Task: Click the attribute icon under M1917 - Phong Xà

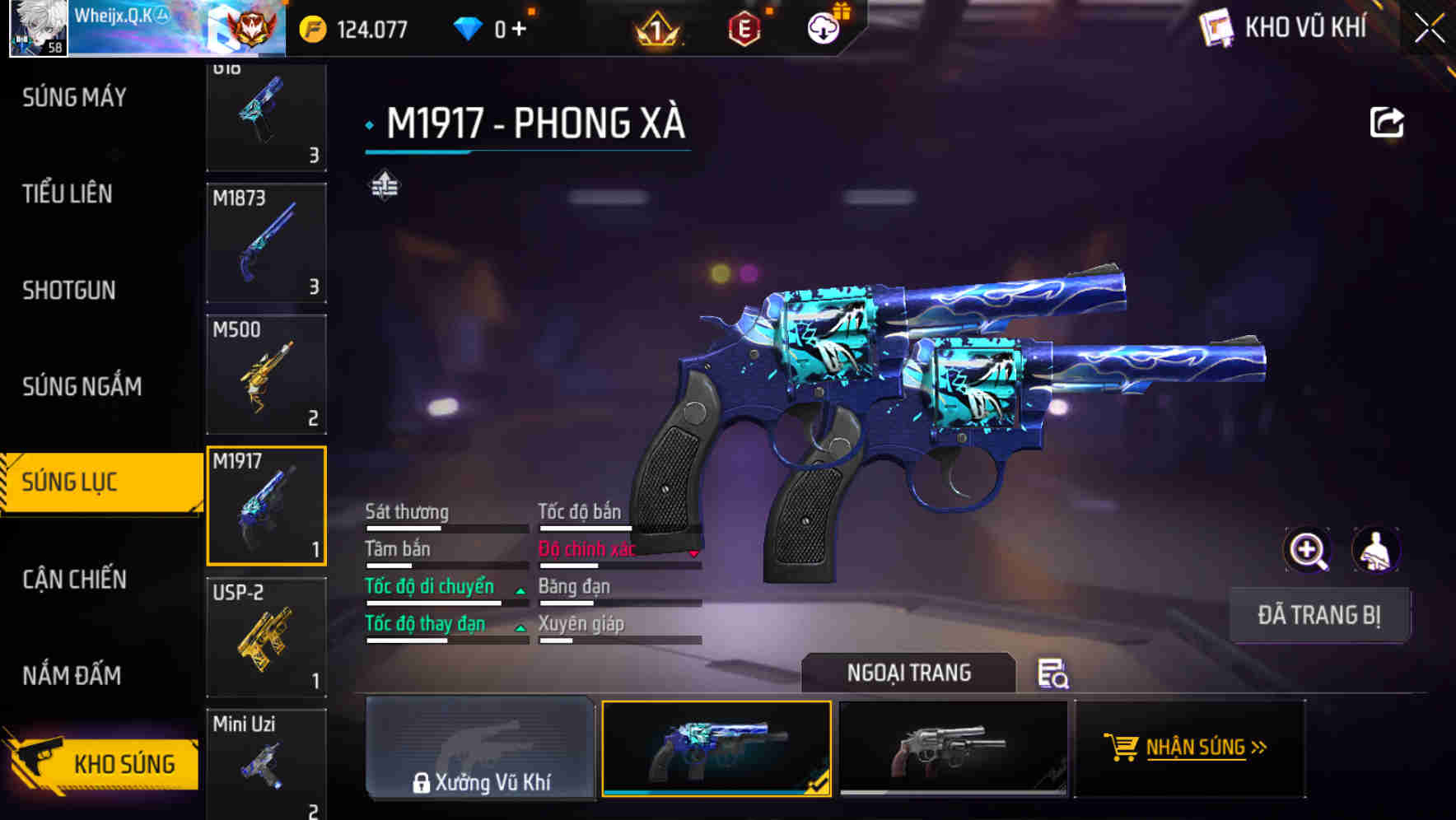Action: coord(384,185)
